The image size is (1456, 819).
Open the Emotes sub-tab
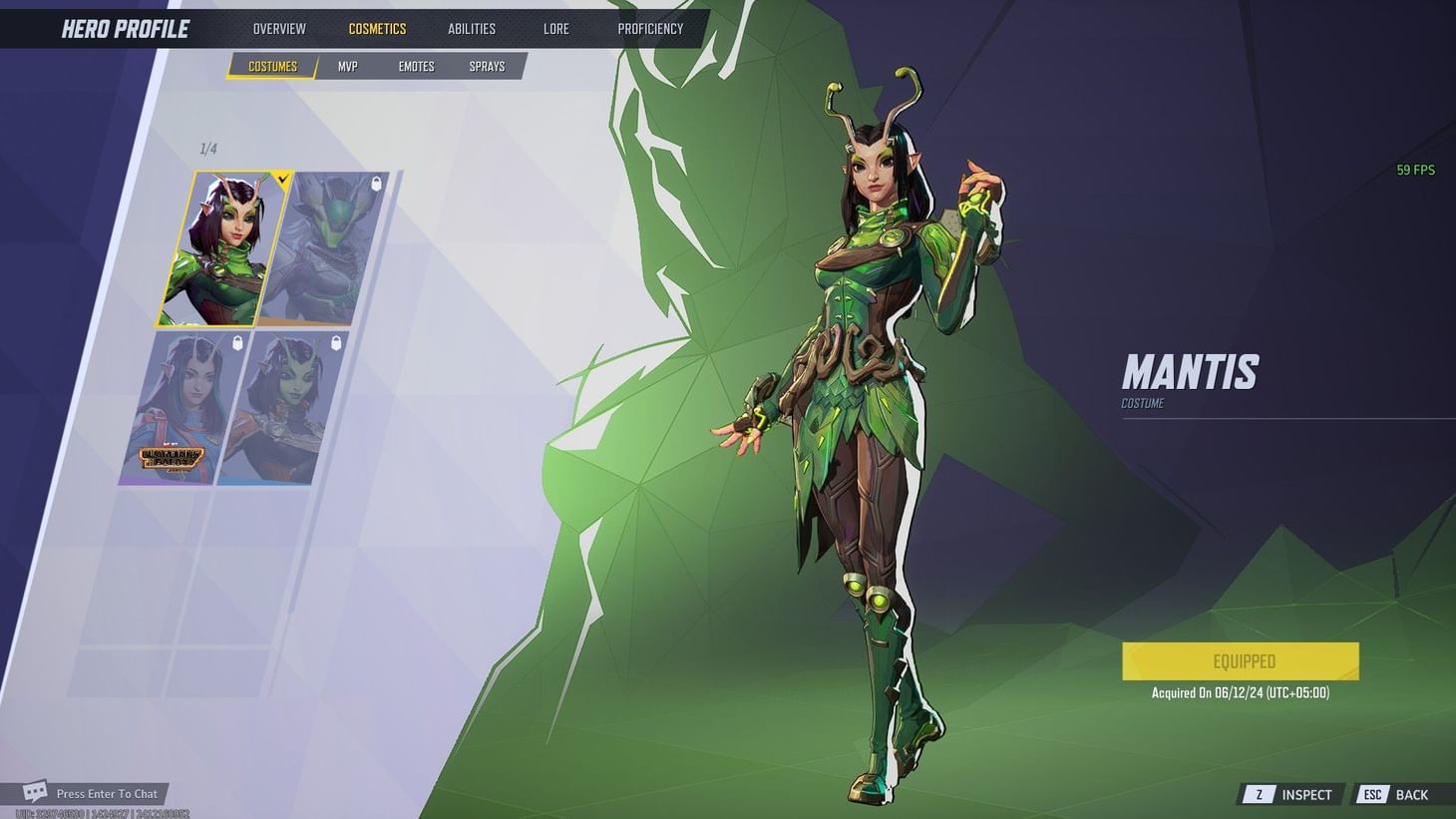[x=415, y=66]
